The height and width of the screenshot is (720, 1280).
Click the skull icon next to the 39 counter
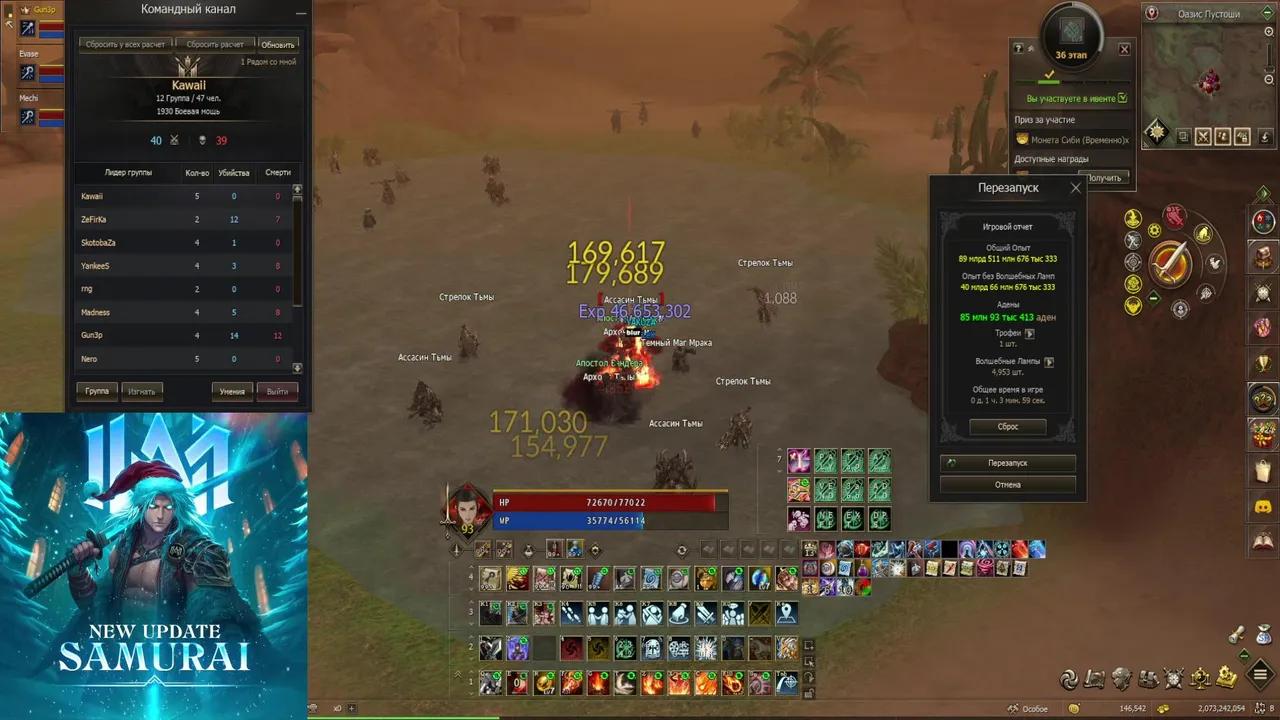coord(202,140)
